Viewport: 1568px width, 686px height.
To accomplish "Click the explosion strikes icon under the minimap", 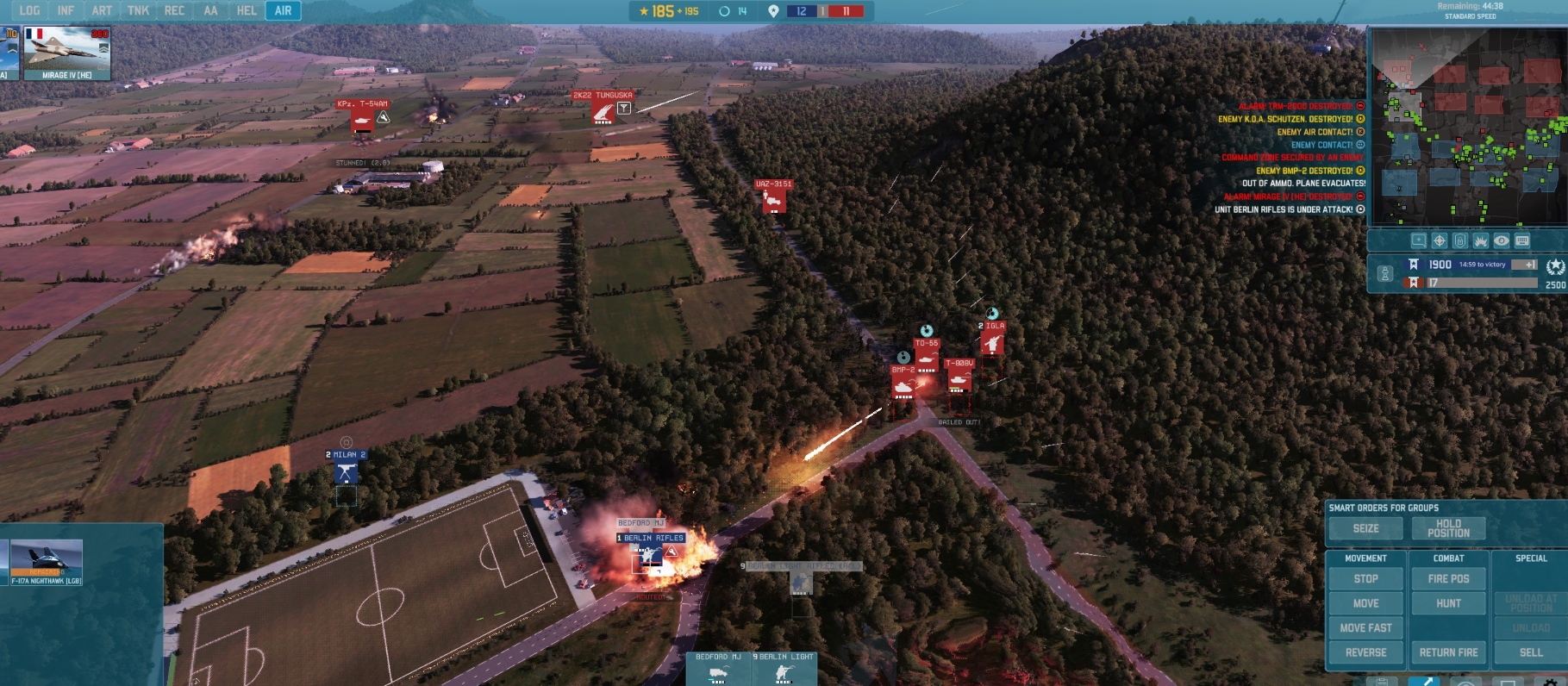I will 1480,241.
